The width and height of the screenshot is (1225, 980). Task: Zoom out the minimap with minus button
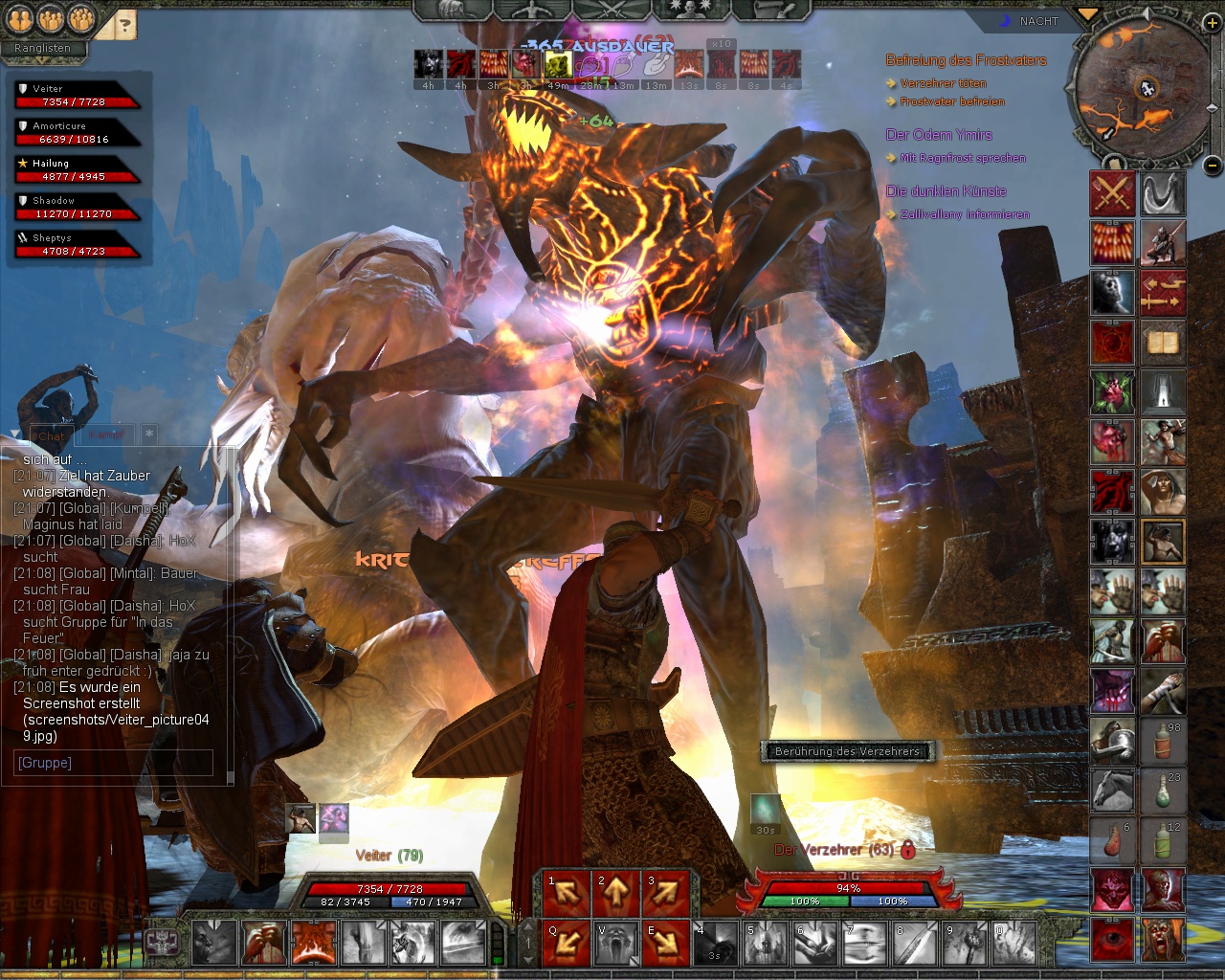click(1211, 166)
